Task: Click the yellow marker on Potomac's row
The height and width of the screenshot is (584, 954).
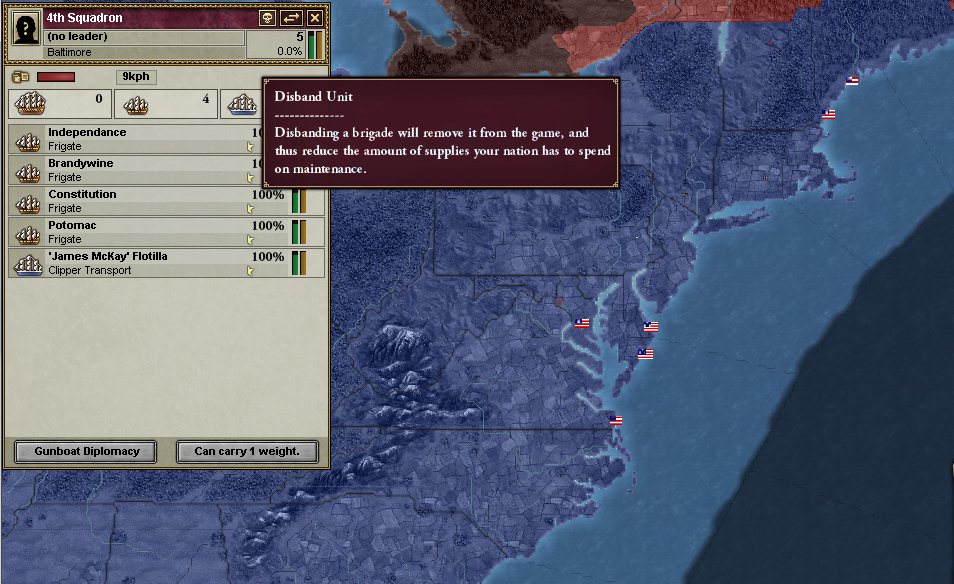Action: [x=251, y=240]
